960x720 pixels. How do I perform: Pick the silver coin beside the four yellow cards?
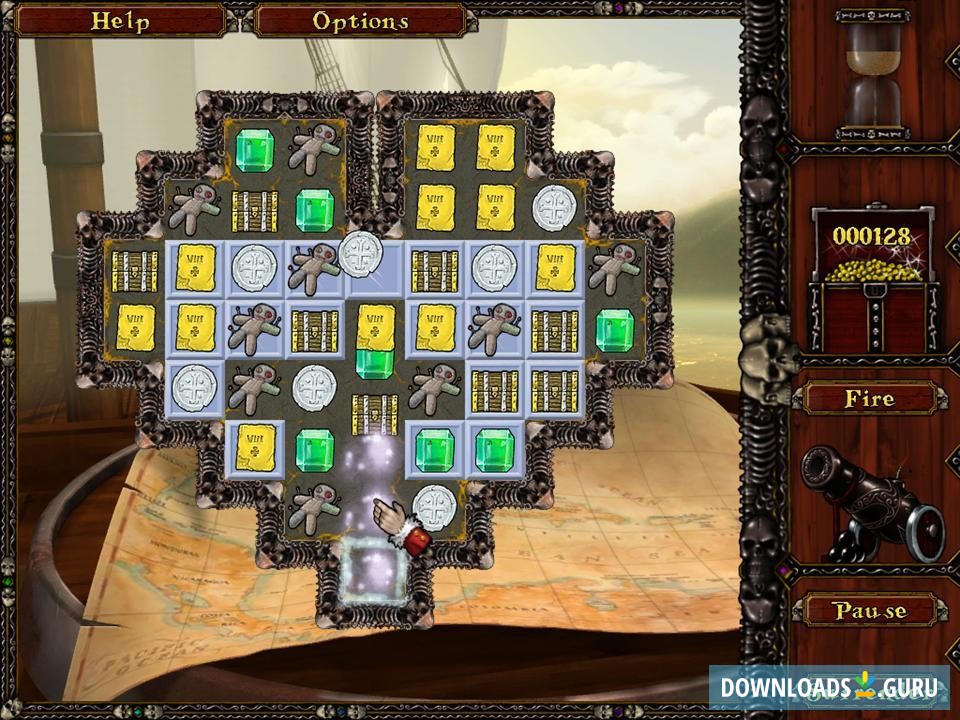coord(555,209)
